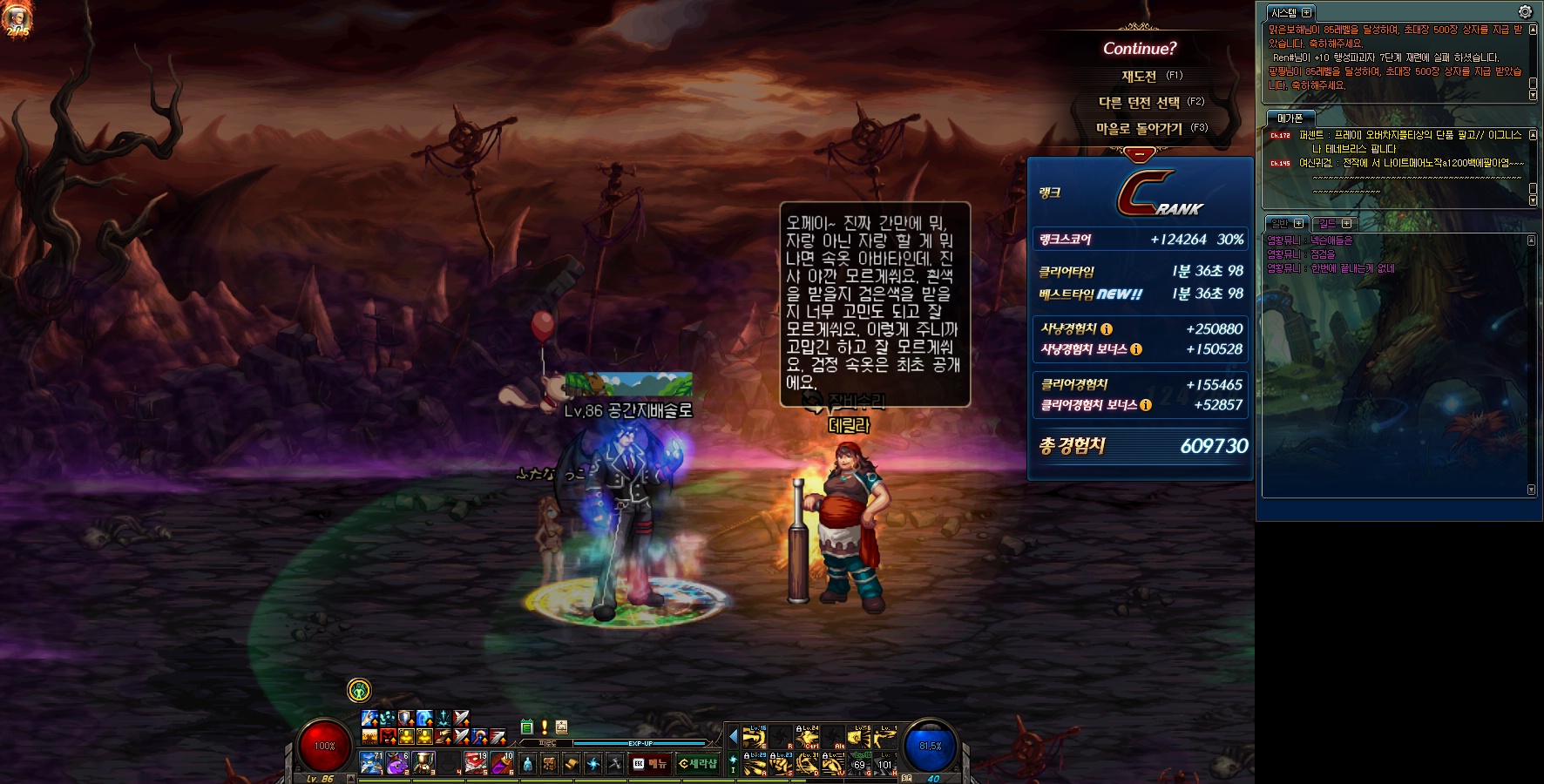Click the yellow exclamation notification icon
This screenshot has height=784, width=1544.
[x=545, y=727]
